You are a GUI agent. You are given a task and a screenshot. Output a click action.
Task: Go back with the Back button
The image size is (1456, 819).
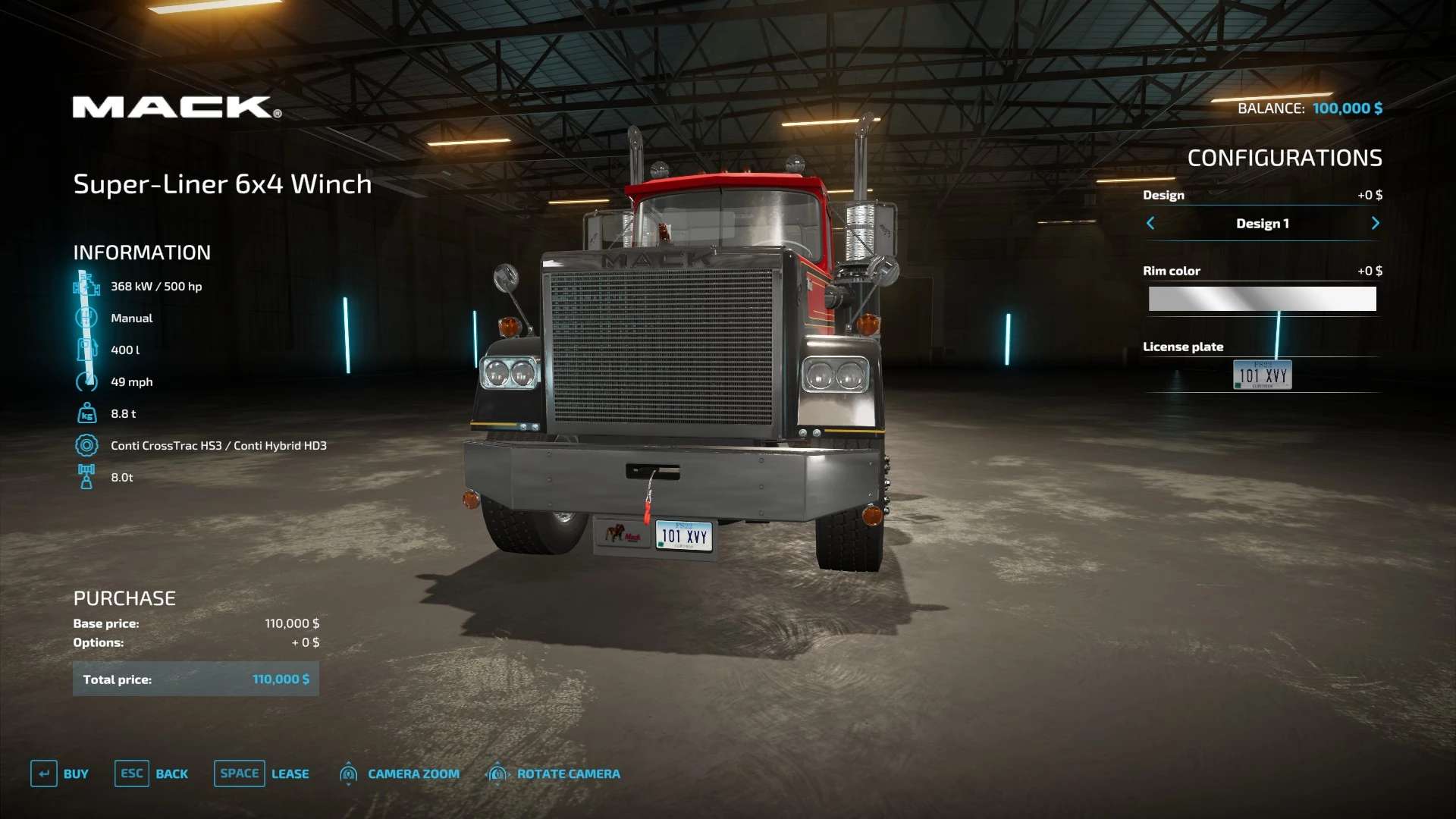coord(152,773)
